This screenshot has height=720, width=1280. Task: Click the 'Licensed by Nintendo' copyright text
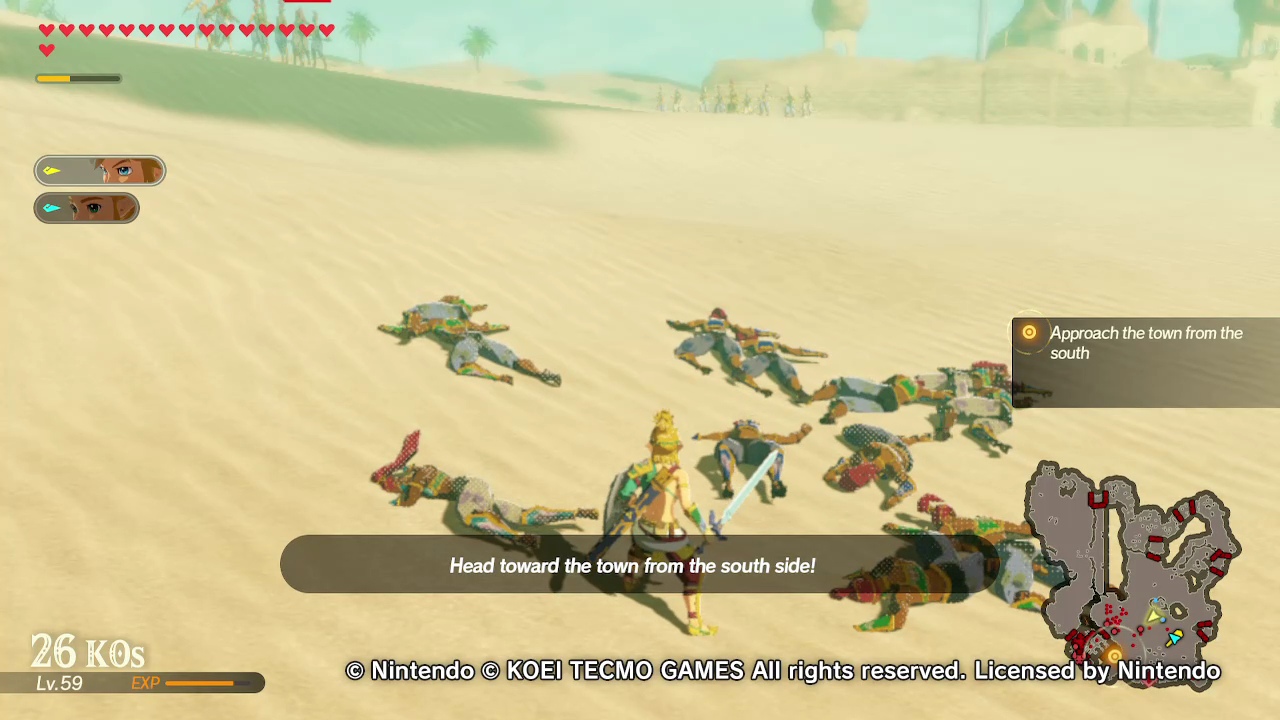pos(1097,671)
